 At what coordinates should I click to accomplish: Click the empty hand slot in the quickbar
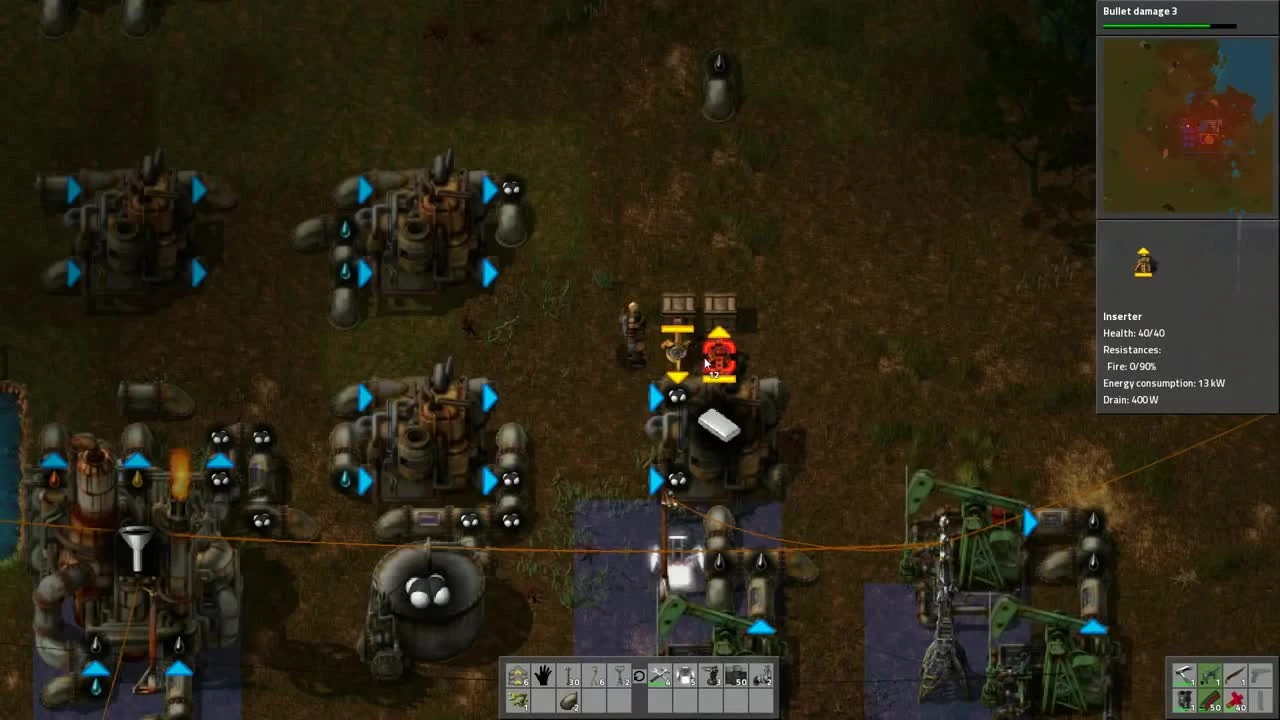[543, 675]
